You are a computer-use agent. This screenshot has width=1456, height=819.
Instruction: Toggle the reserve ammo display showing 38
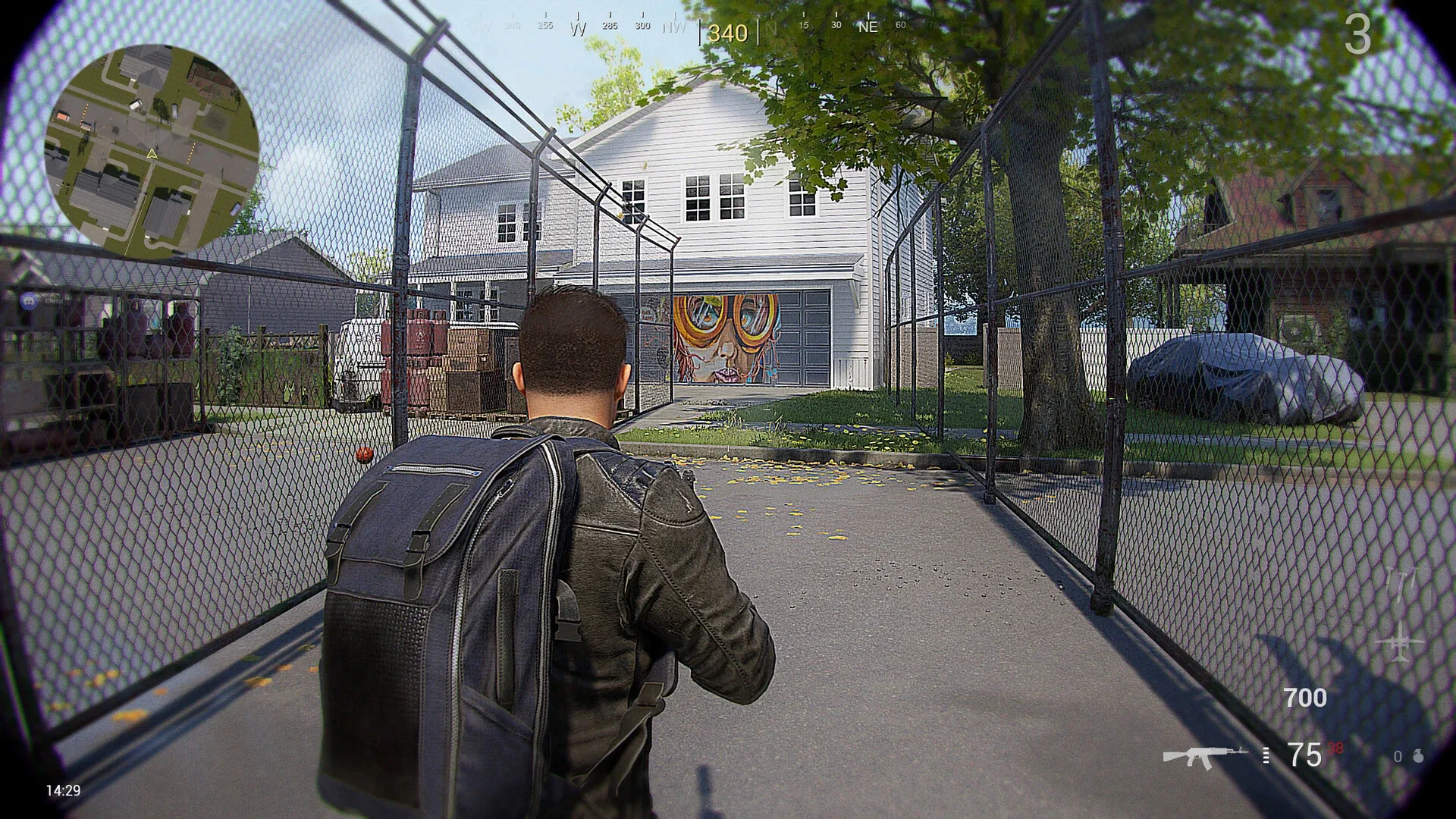[x=1336, y=749]
